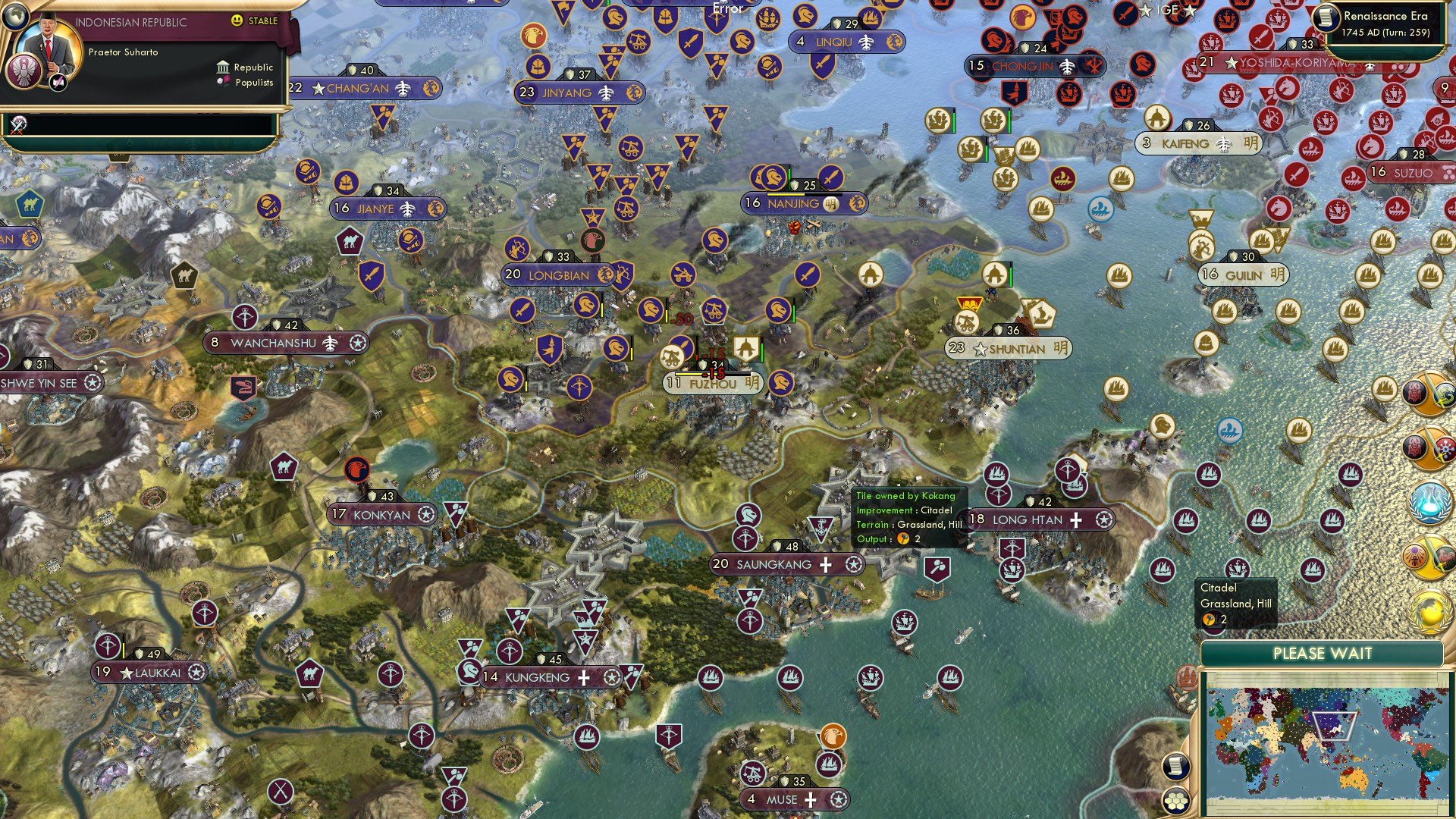Screen dimensions: 1456x819
Task: Toggle the hexagonal strategic view icon
Action: (1175, 801)
